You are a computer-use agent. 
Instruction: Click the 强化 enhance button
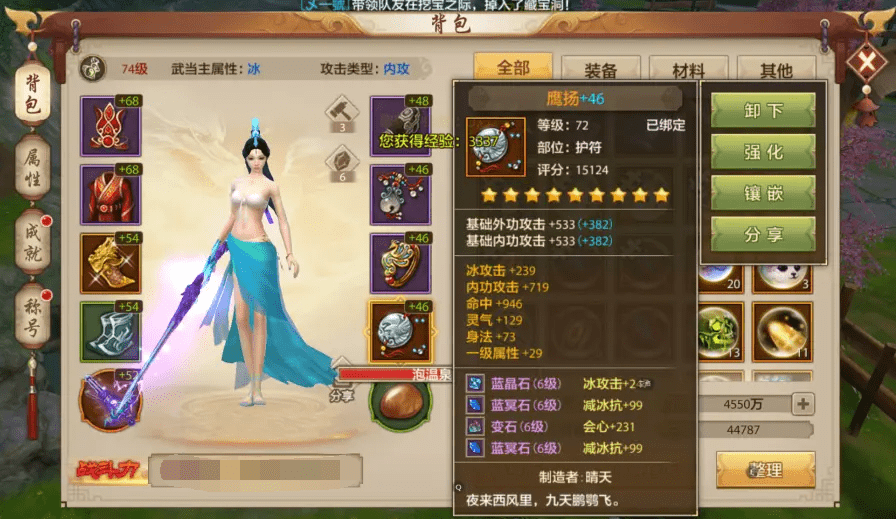763,152
